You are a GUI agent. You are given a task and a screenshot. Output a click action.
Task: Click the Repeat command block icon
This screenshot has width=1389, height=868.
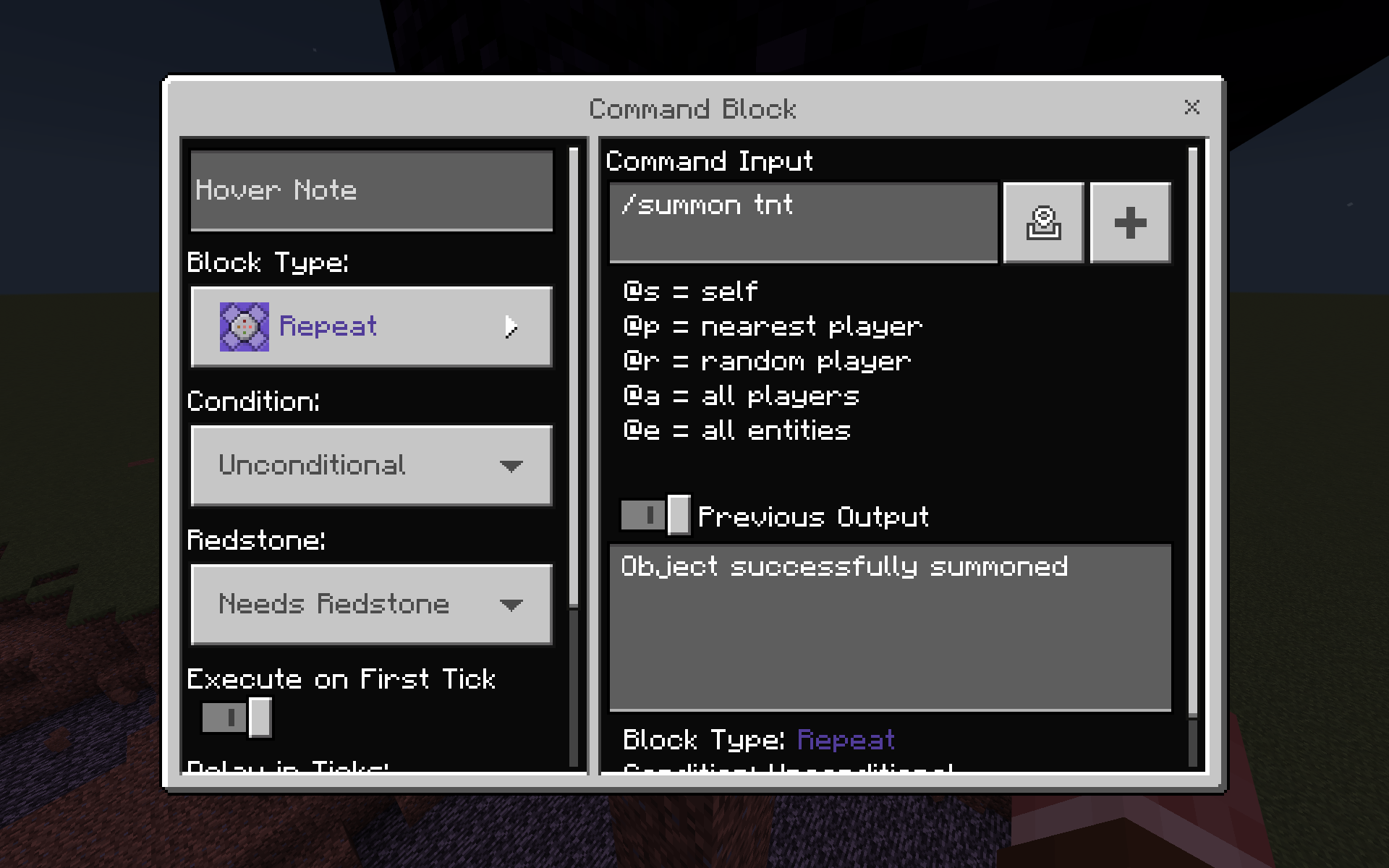click(245, 326)
